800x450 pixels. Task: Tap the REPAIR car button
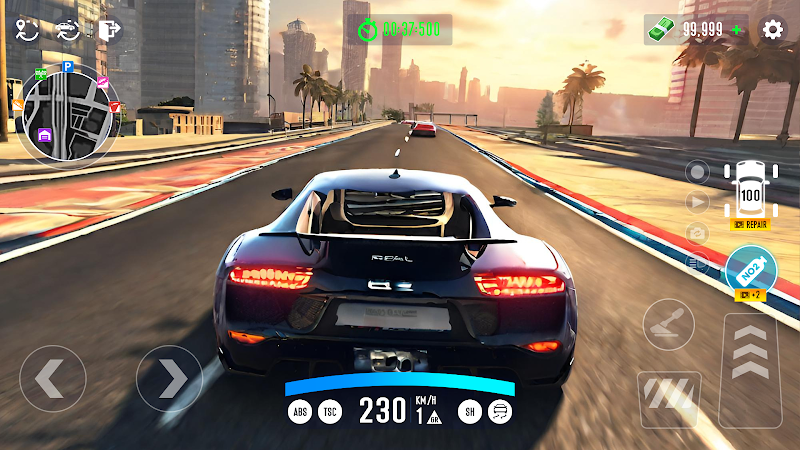pos(749,224)
